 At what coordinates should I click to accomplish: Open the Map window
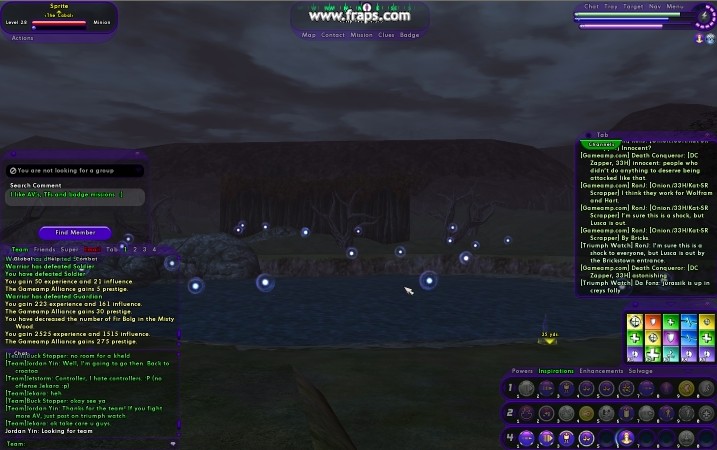click(x=309, y=35)
